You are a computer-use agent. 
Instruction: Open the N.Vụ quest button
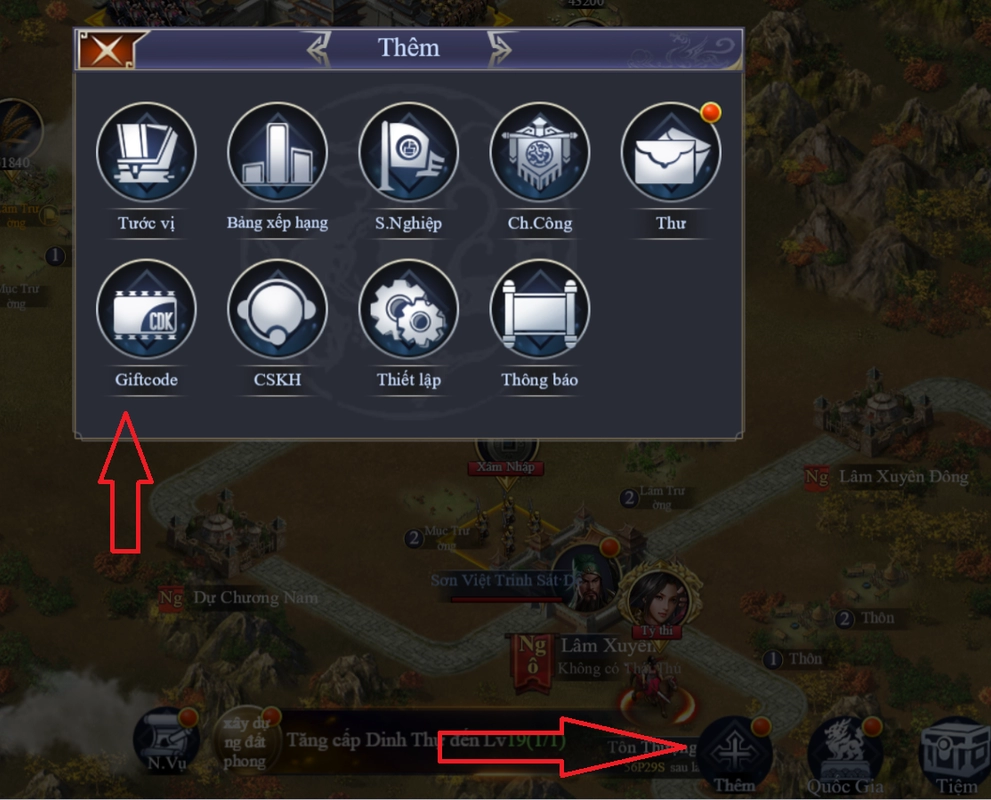[x=166, y=747]
